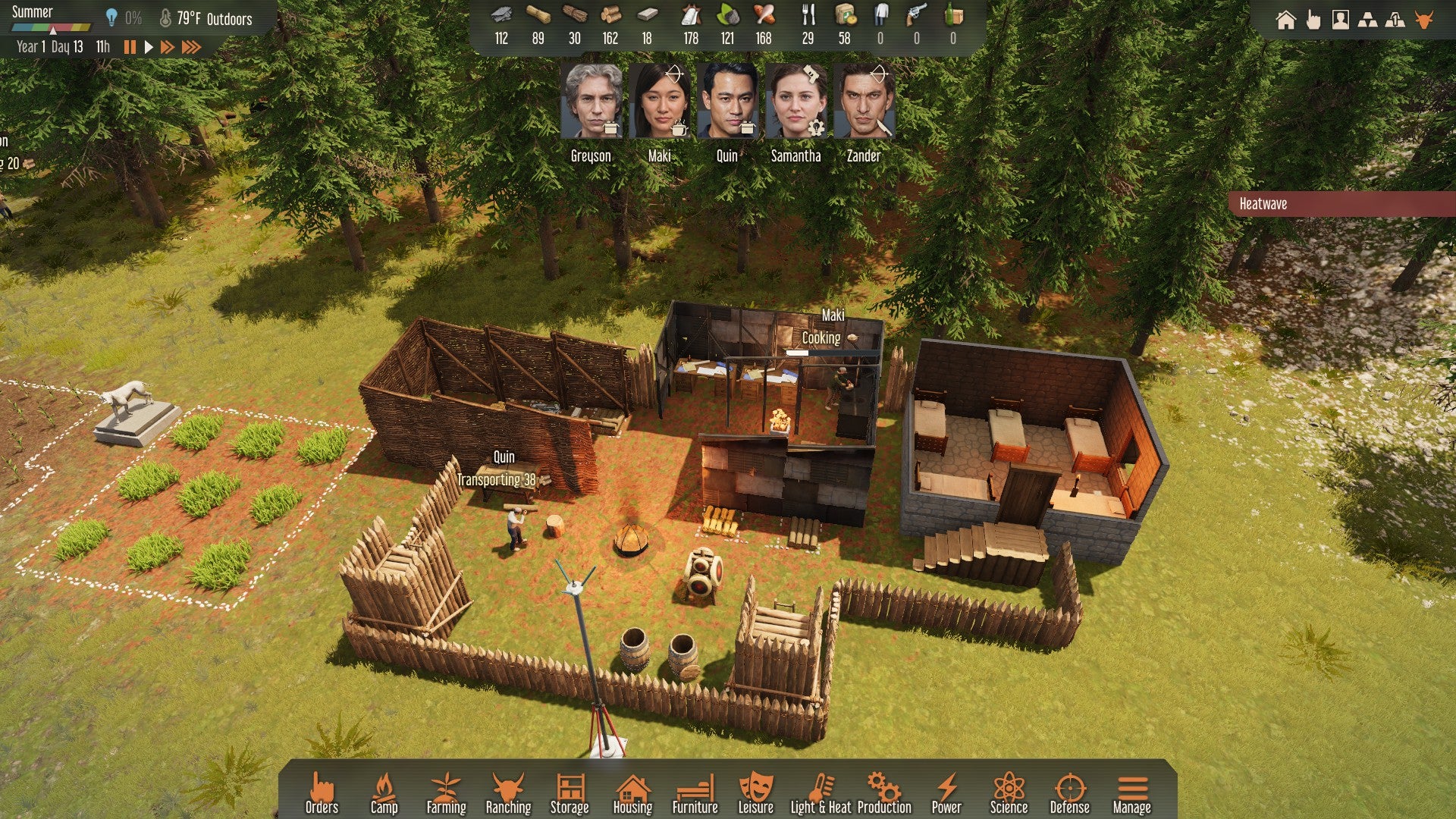
Task: Set game speed to normal play
Action: tap(149, 47)
